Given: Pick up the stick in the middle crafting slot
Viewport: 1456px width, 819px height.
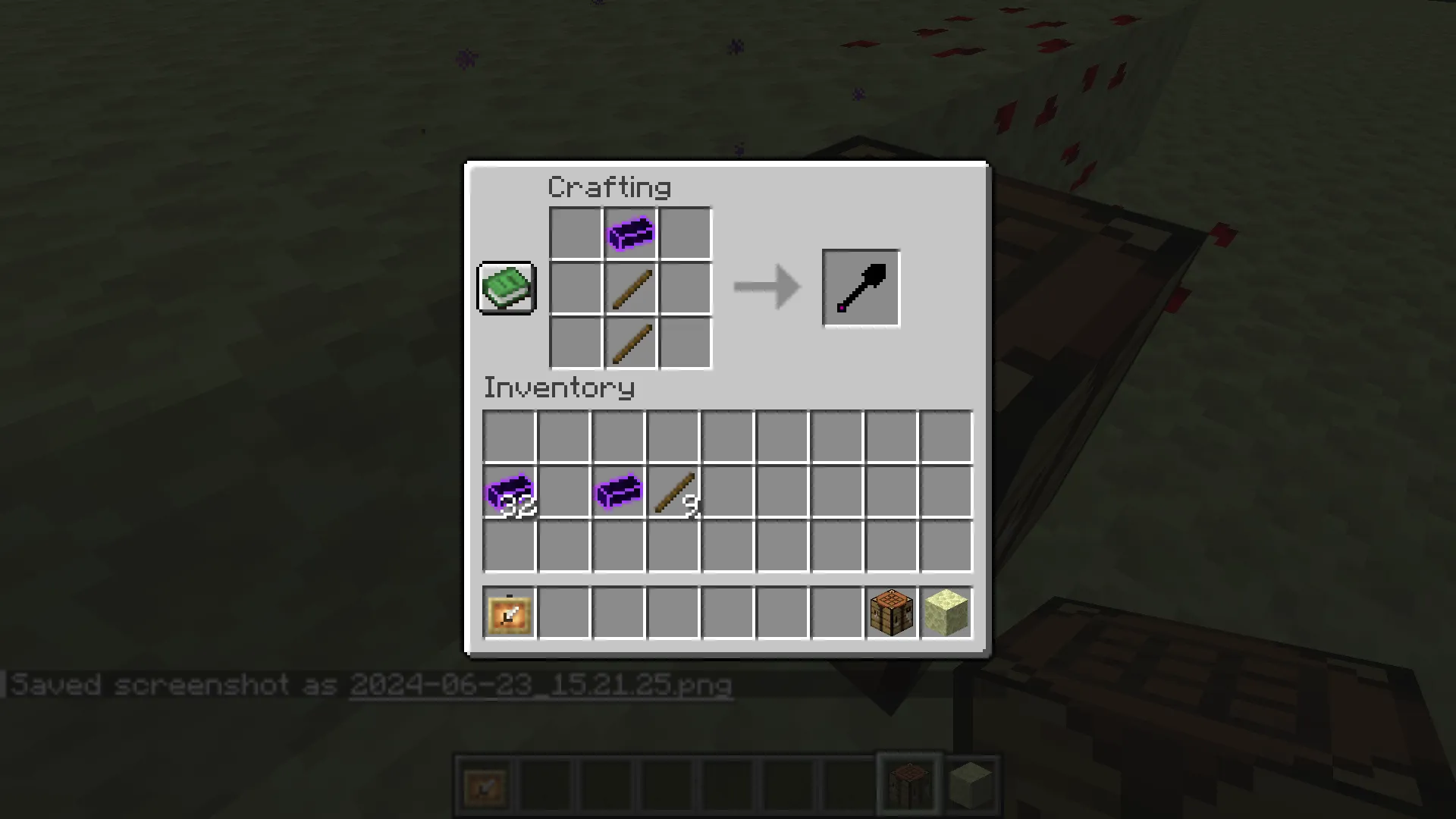Looking at the screenshot, I should click(629, 288).
